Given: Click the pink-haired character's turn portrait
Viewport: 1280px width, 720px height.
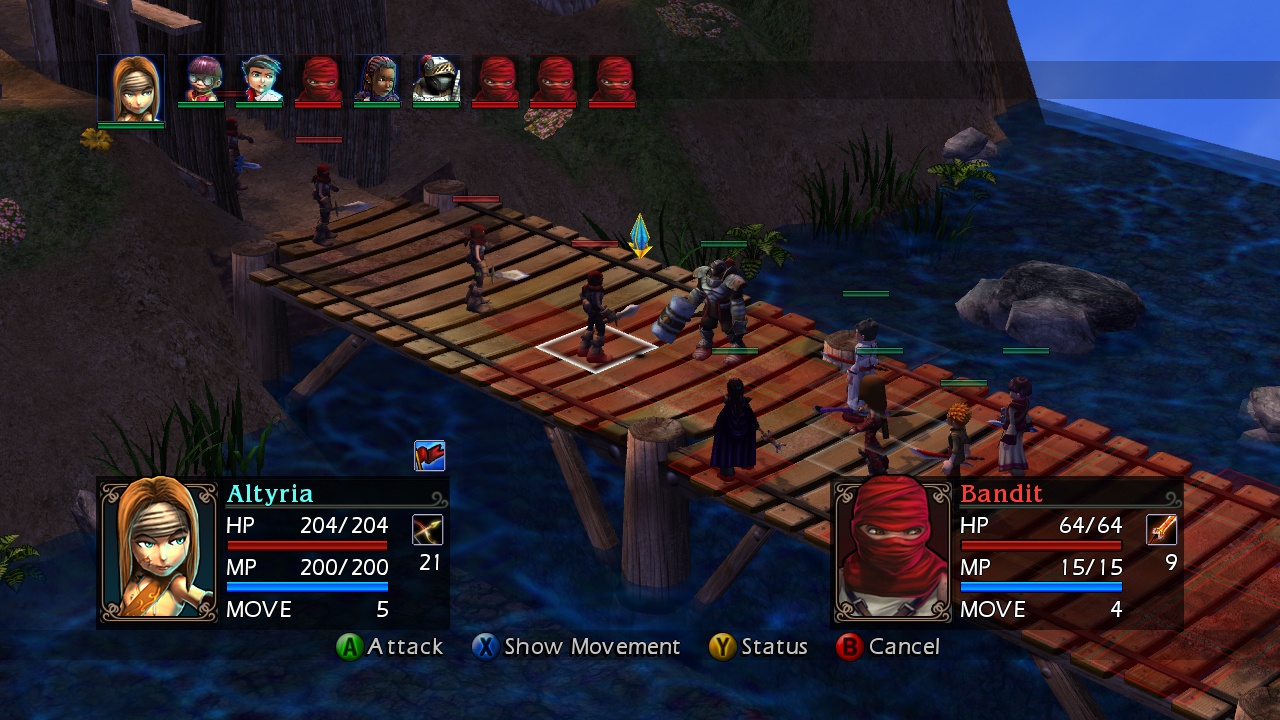Looking at the screenshot, I should pyautogui.click(x=201, y=77).
